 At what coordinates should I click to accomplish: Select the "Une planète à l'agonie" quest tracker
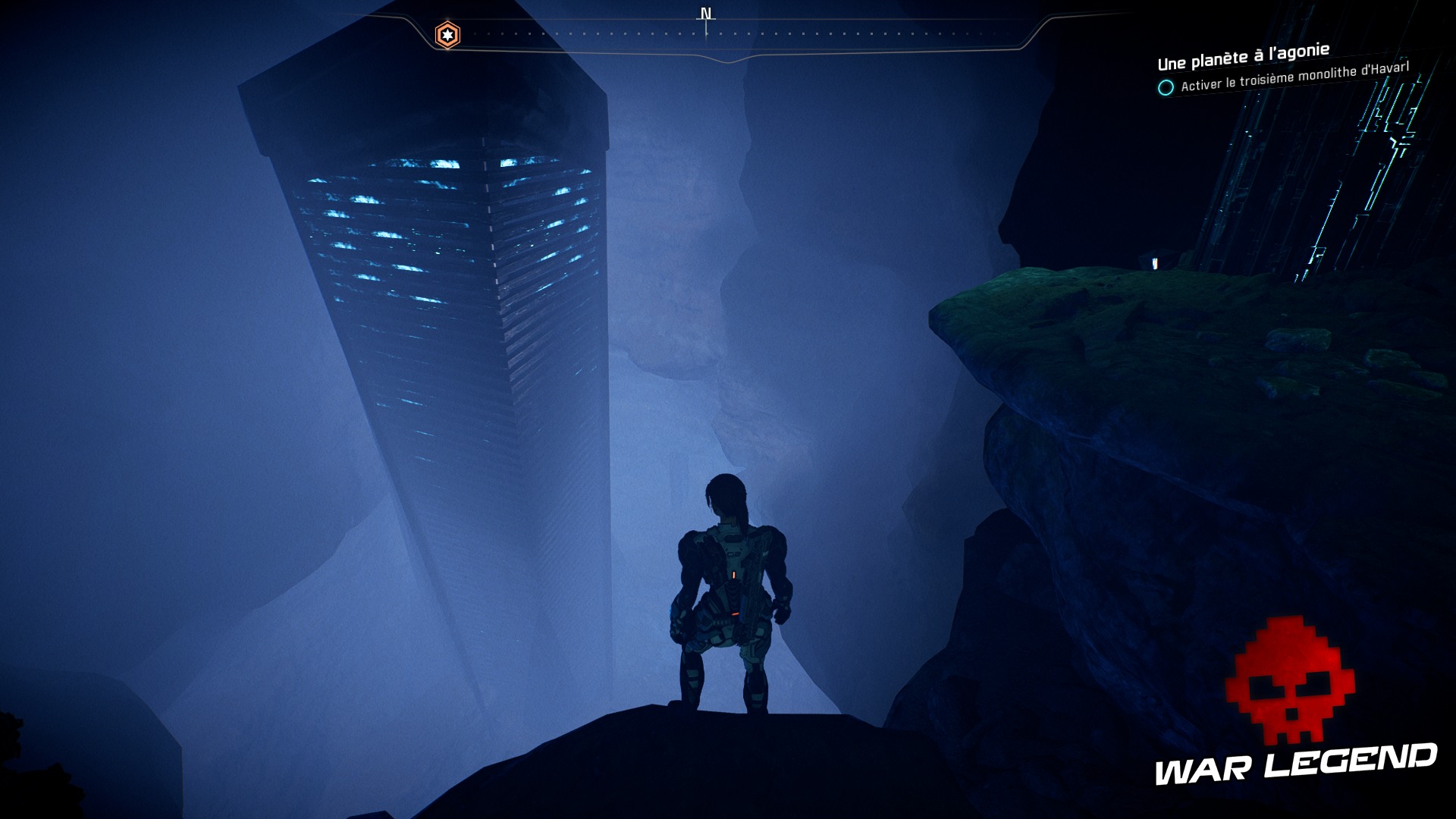click(1243, 56)
